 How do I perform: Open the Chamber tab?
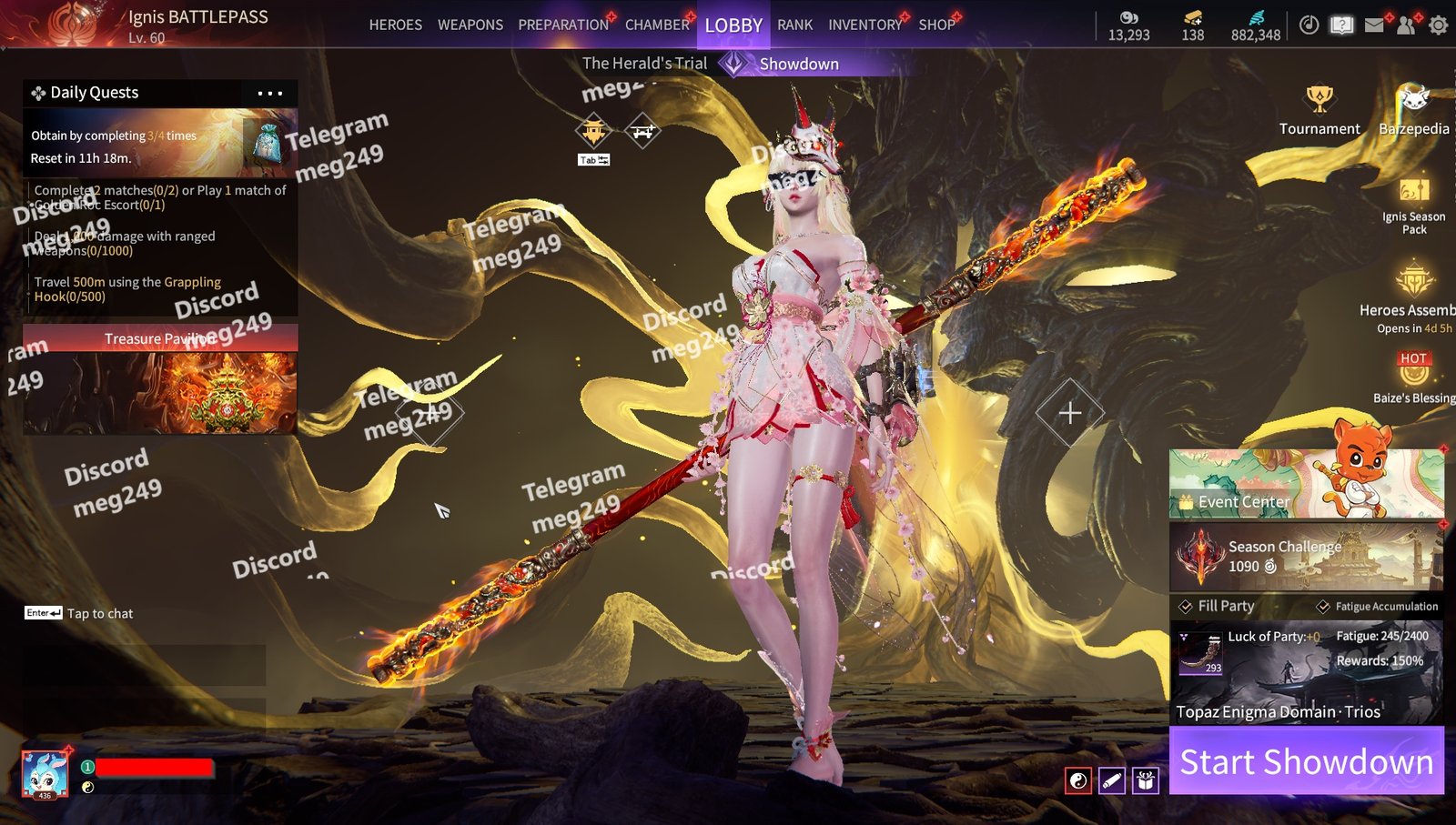[x=657, y=25]
